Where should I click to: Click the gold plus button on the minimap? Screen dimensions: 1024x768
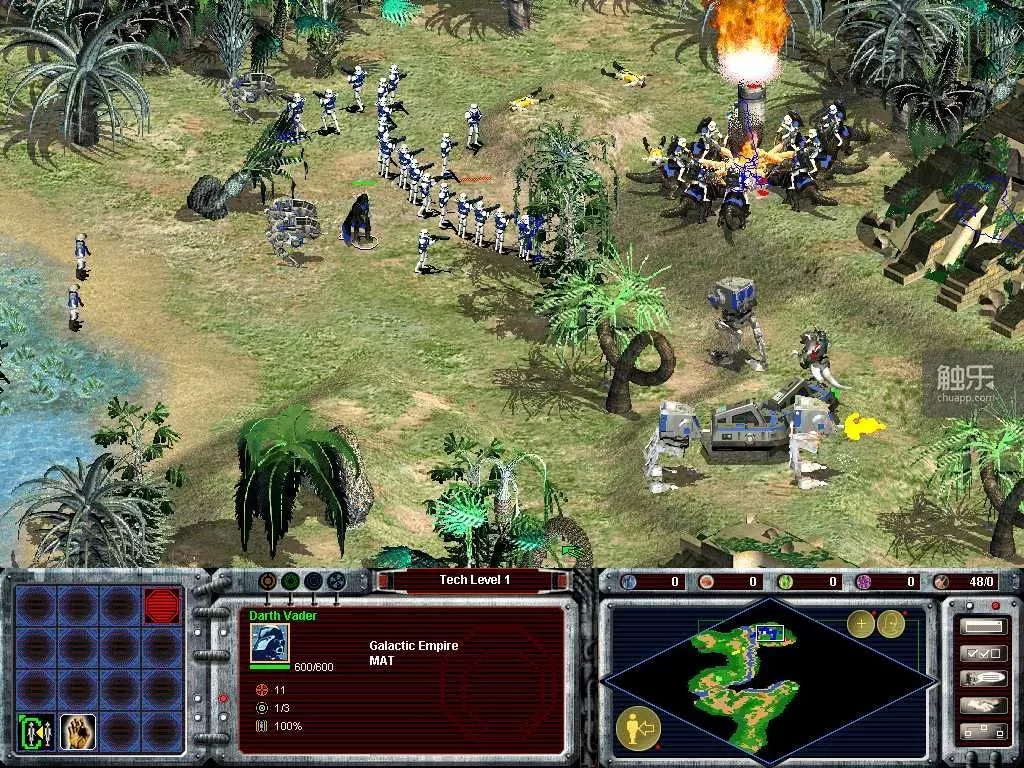(x=860, y=624)
